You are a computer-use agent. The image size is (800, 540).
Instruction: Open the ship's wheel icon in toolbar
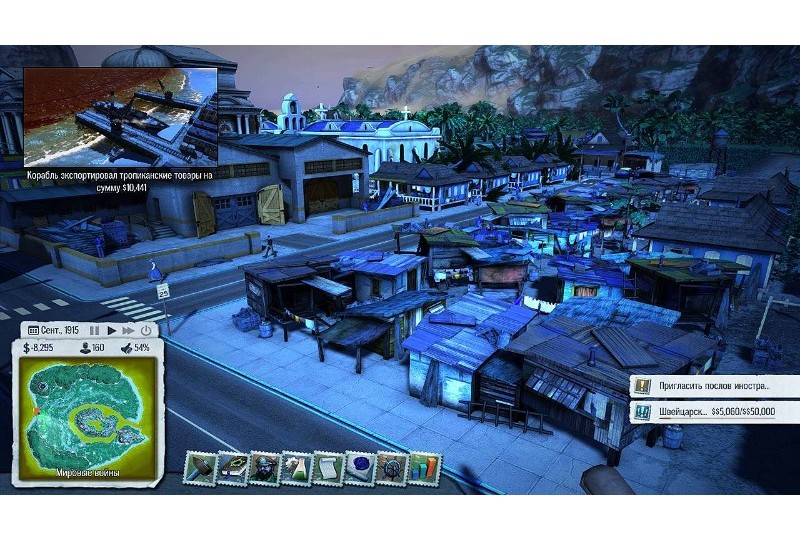tap(391, 467)
